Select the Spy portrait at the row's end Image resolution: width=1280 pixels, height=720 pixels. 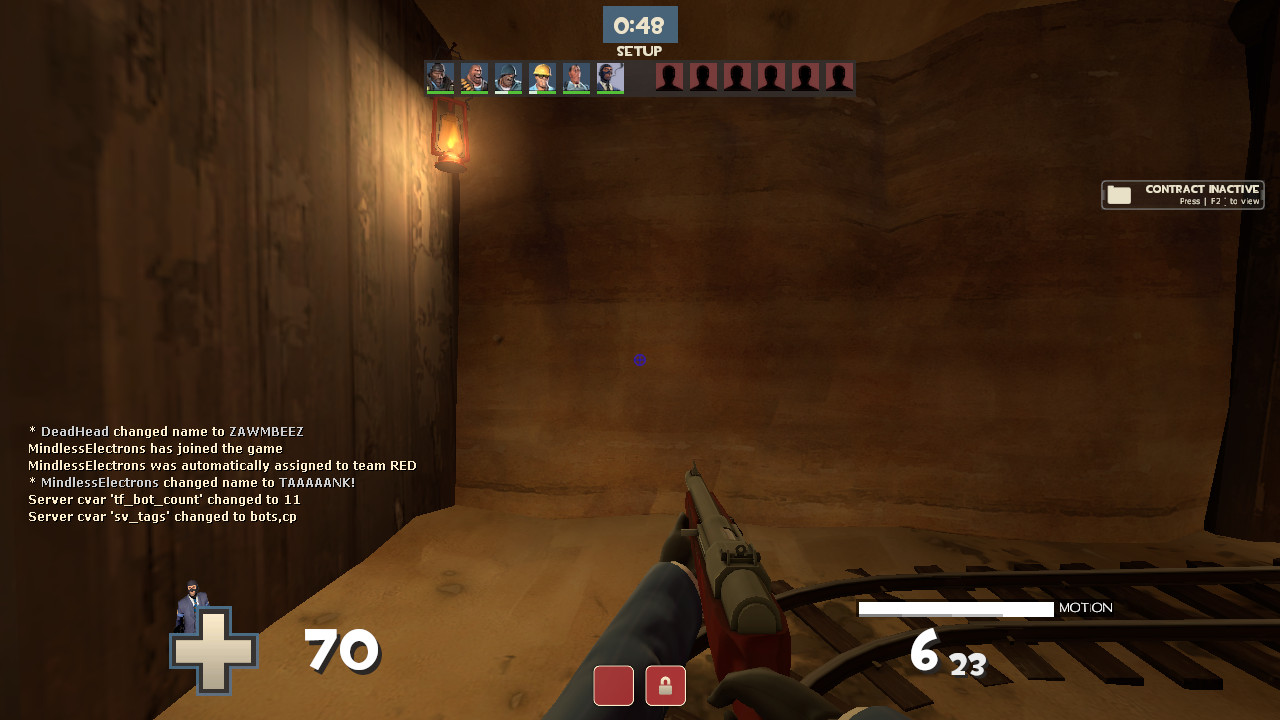[x=610, y=78]
